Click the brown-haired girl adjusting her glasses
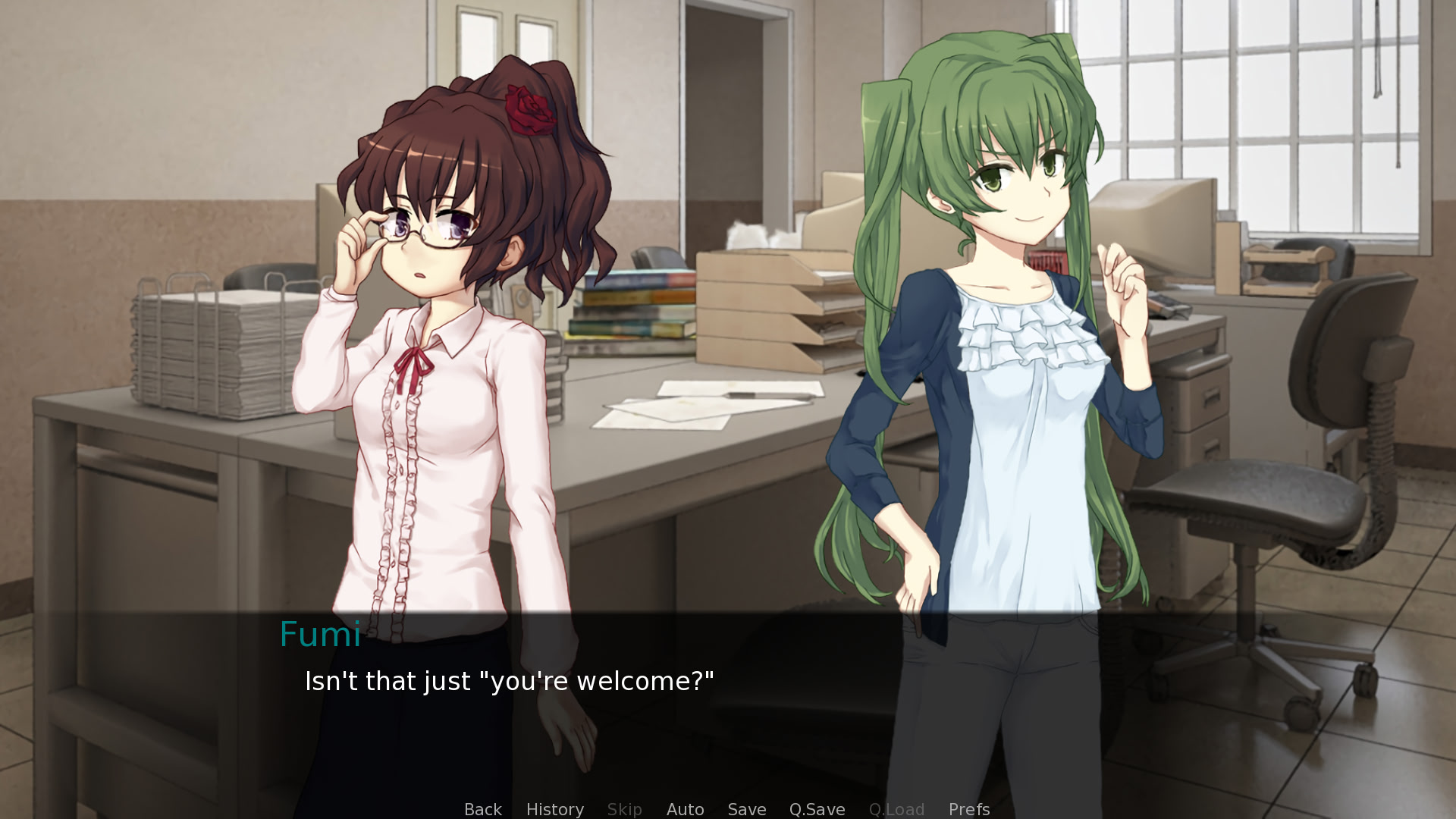This screenshot has height=819, width=1456. point(425,303)
